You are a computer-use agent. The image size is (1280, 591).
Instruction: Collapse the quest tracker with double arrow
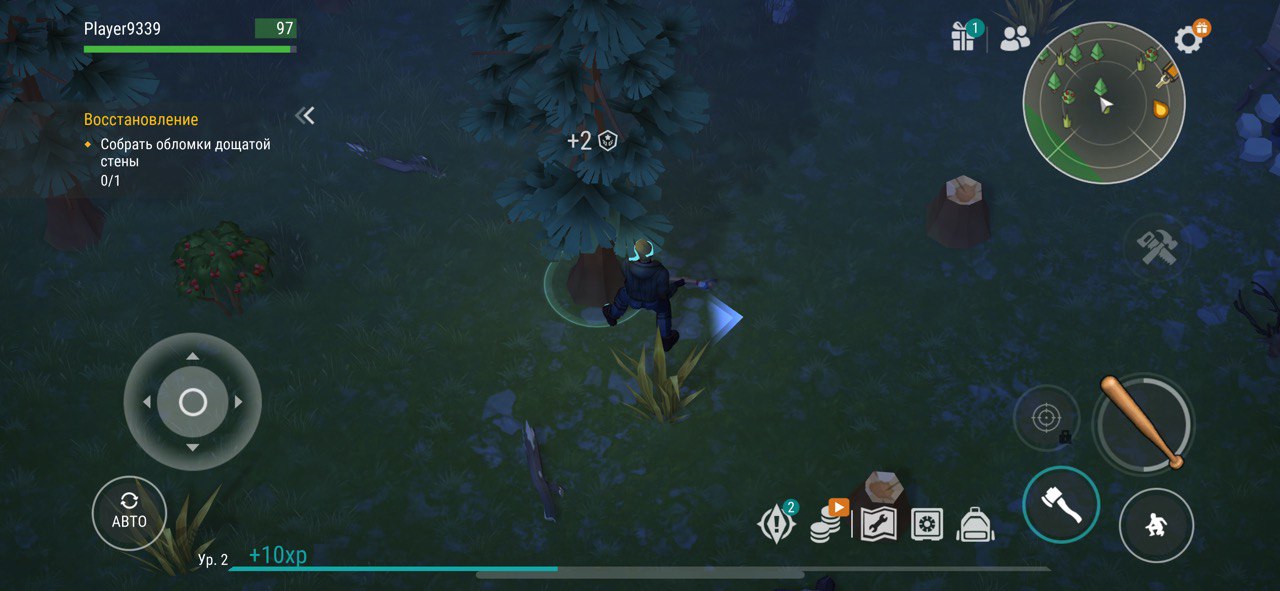click(x=305, y=116)
